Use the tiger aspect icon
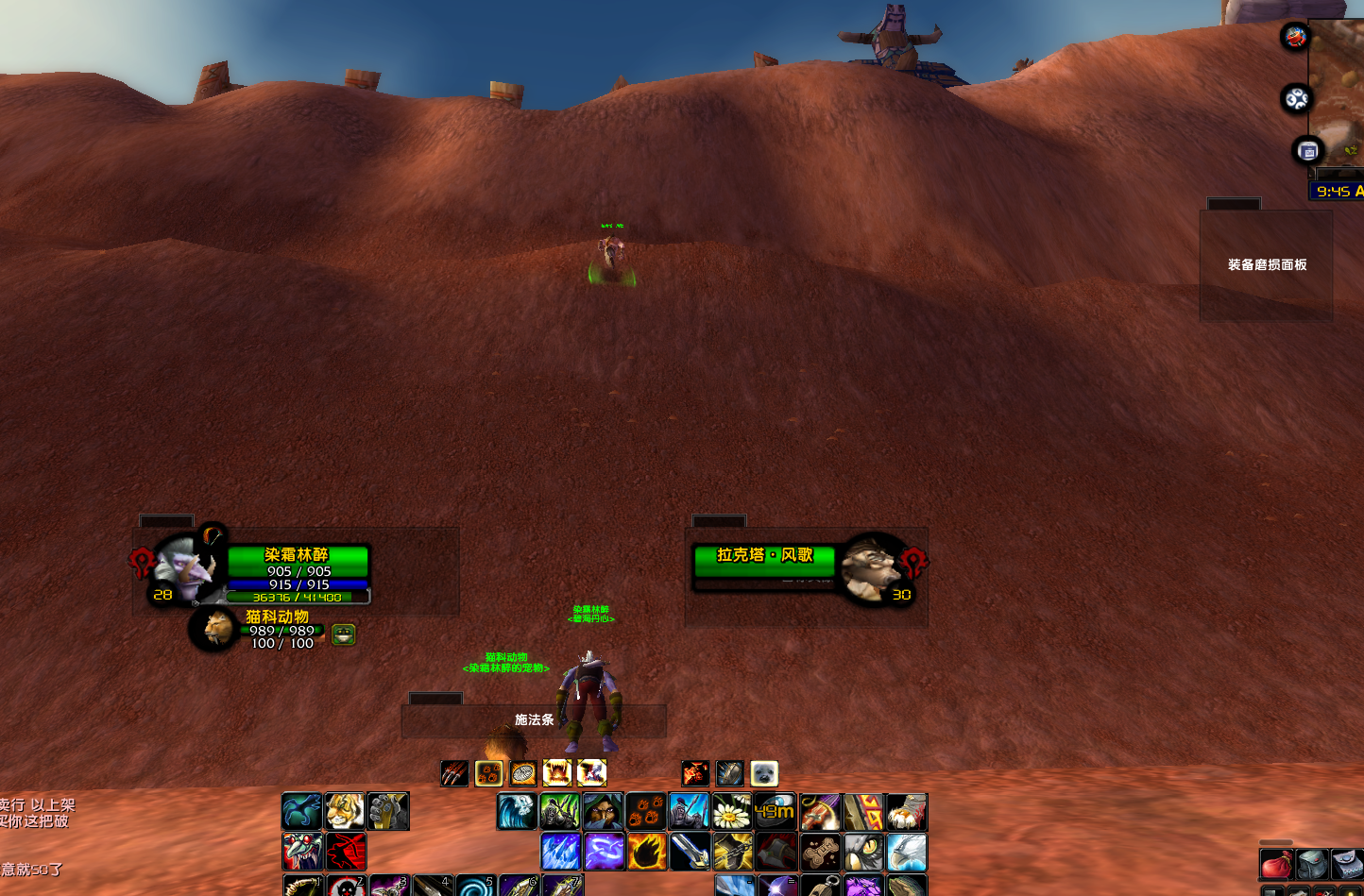 [x=345, y=811]
